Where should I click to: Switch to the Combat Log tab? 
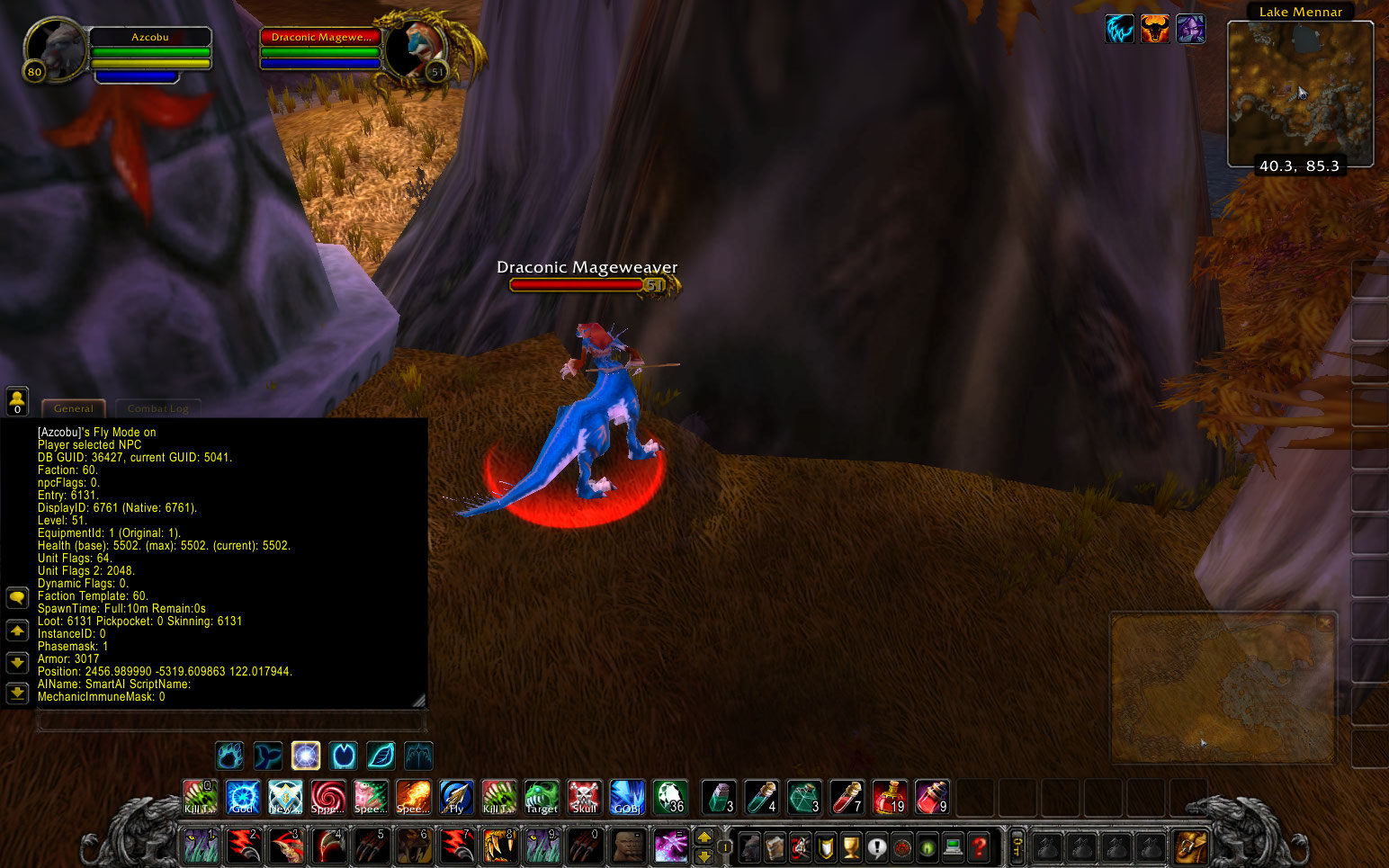[x=157, y=407]
